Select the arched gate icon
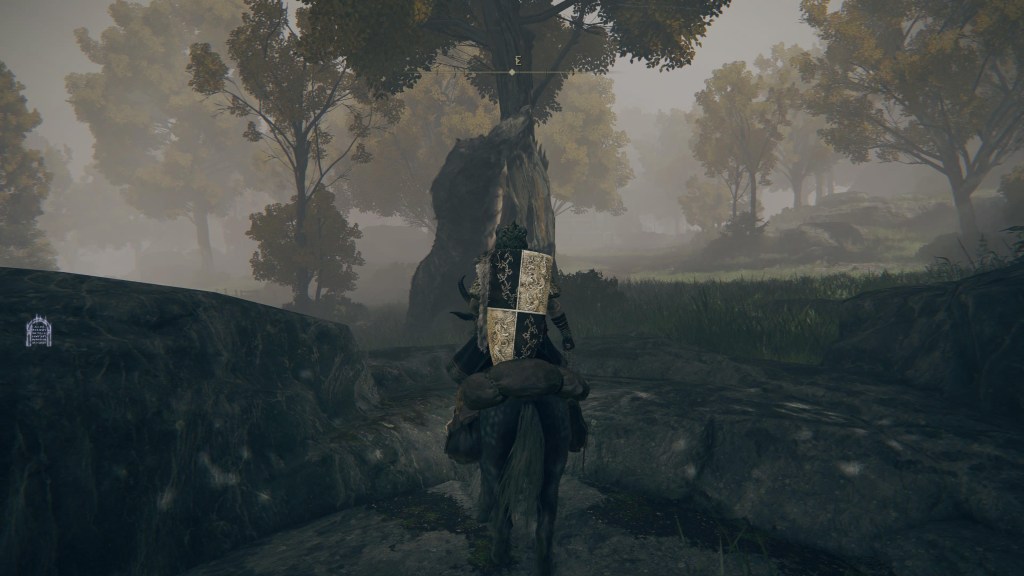The image size is (1024, 576). (x=38, y=331)
